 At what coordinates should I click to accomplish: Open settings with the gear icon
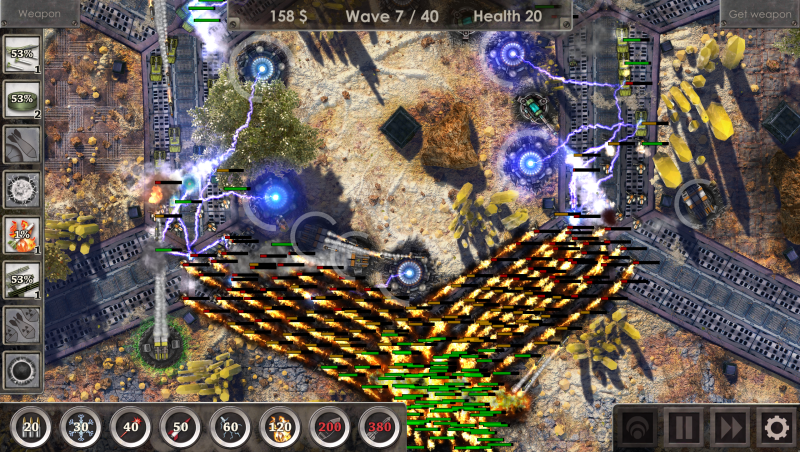click(775, 429)
